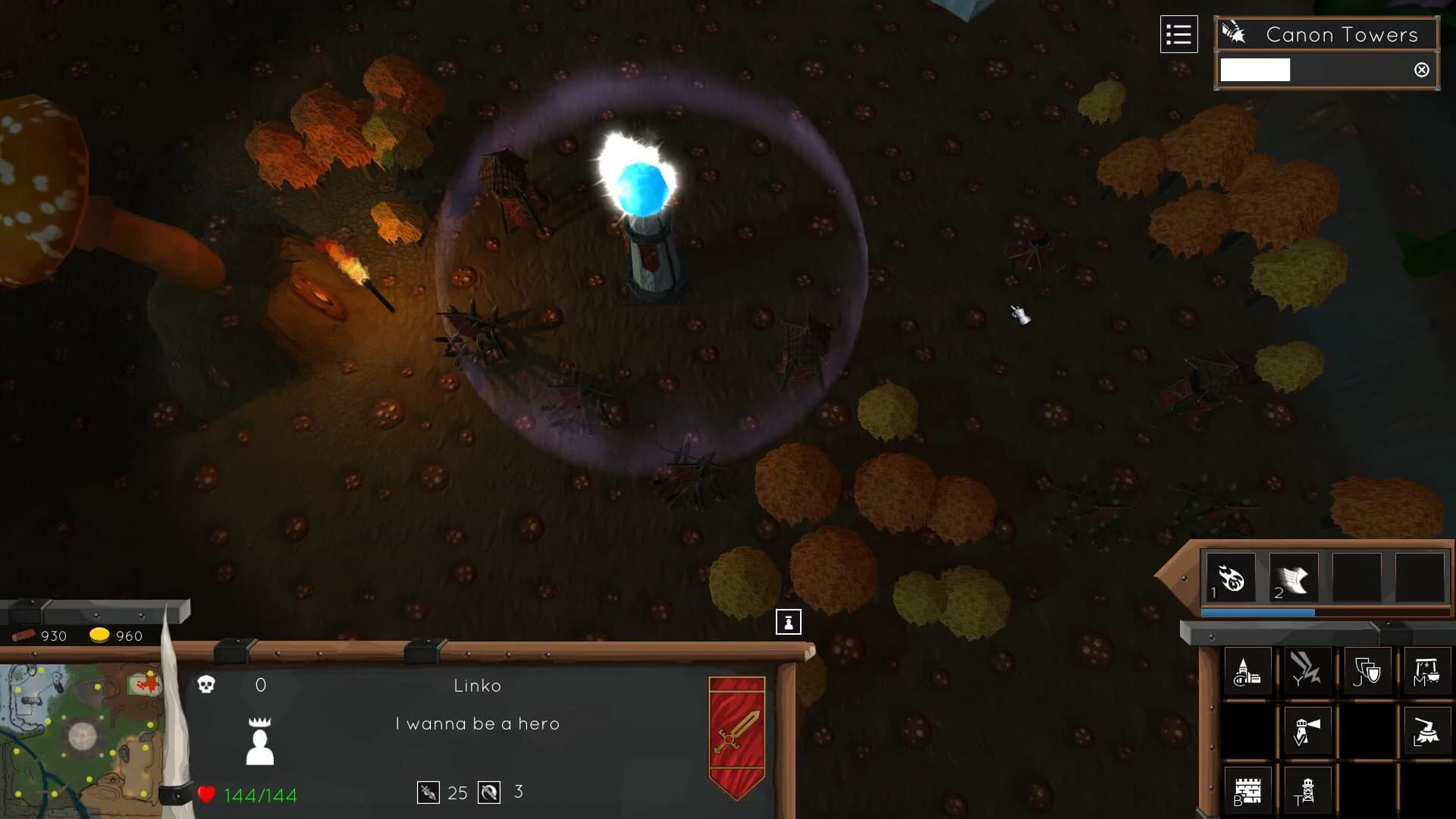The width and height of the screenshot is (1456, 819).
Task: Select the lightning strike ability (Y)
Action: (x=1307, y=670)
